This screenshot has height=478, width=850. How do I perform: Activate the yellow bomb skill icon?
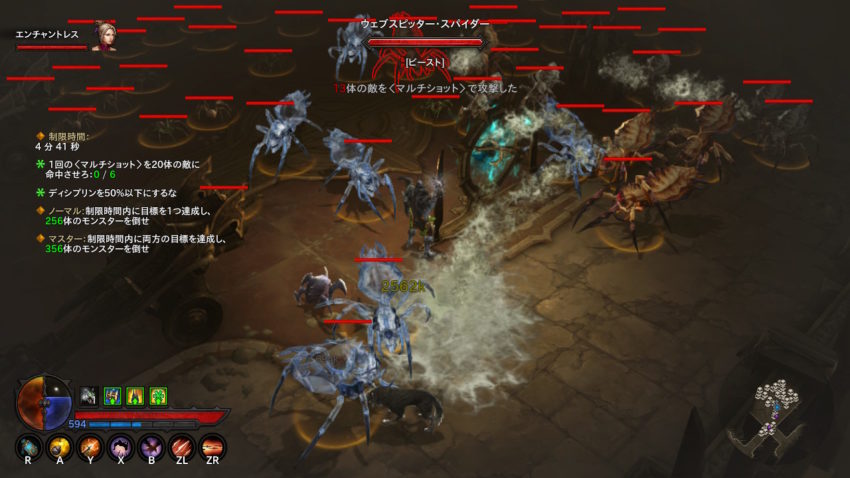point(61,447)
